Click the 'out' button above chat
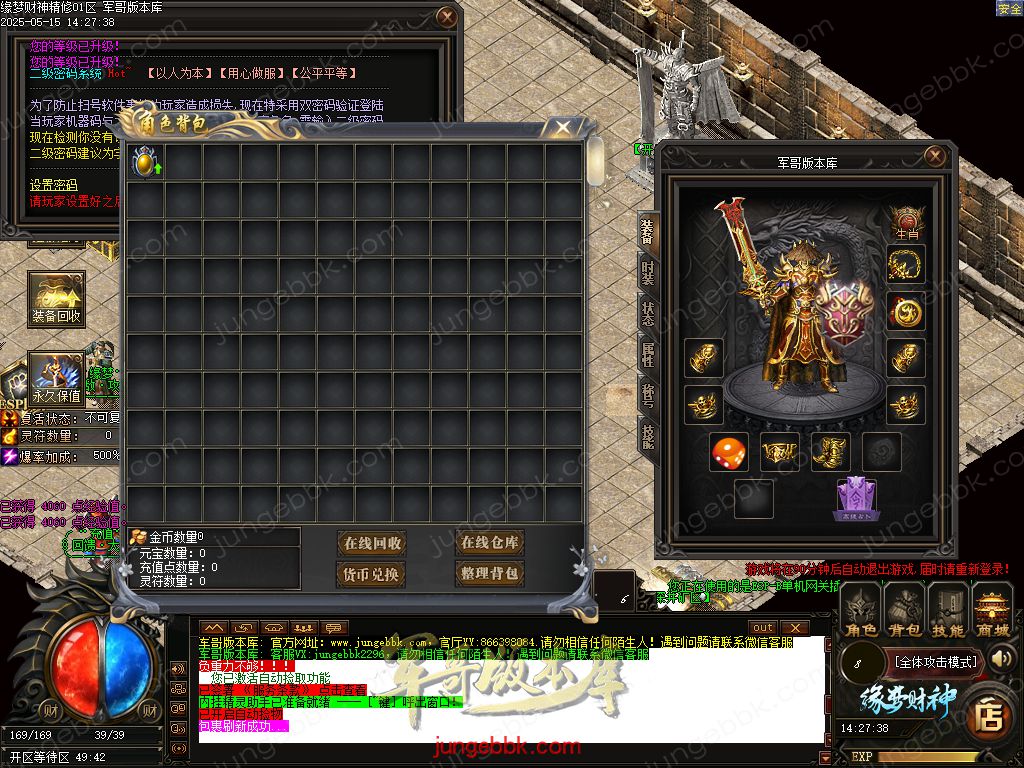The image size is (1024, 768). tap(763, 627)
